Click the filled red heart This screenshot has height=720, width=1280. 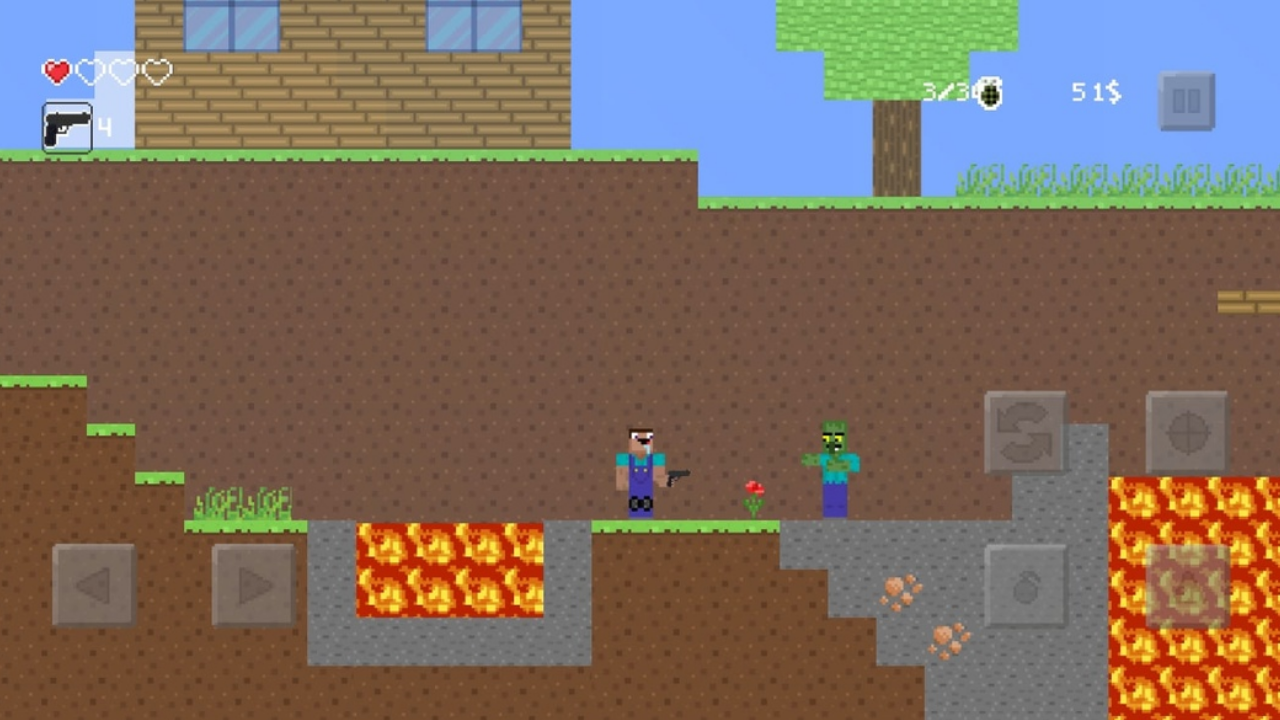point(56,70)
